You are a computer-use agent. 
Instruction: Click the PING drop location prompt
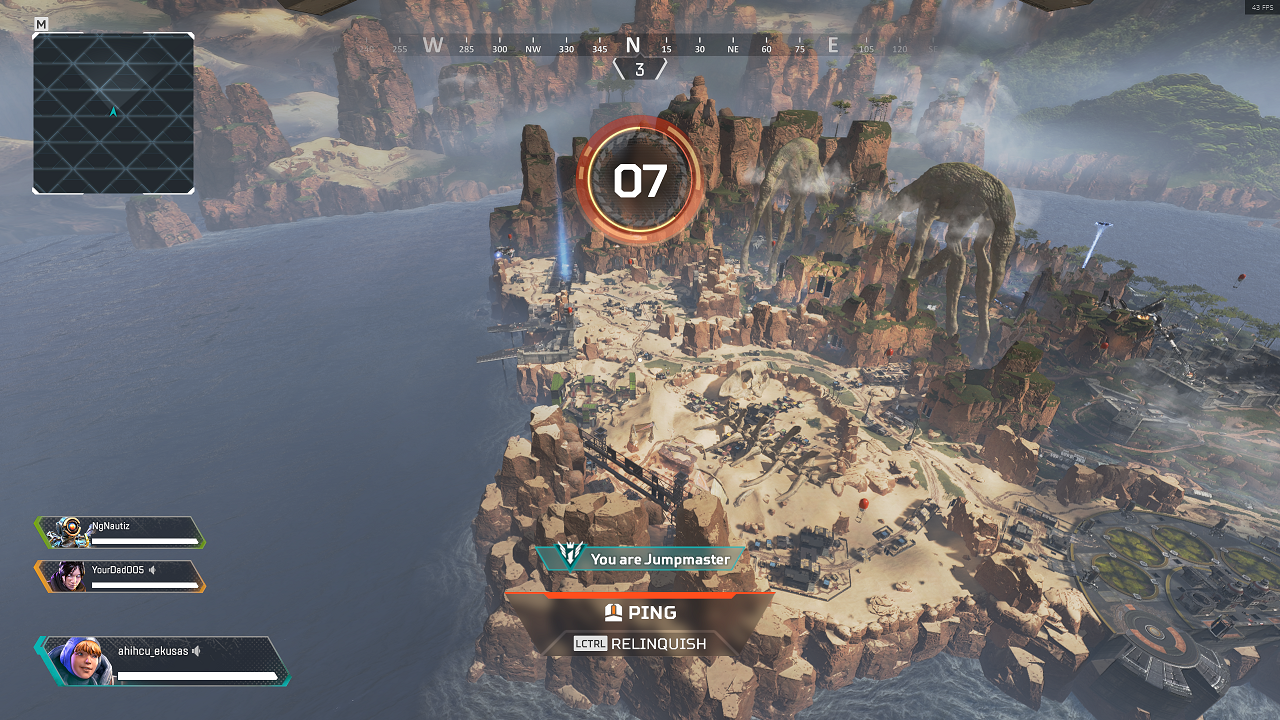(640, 612)
